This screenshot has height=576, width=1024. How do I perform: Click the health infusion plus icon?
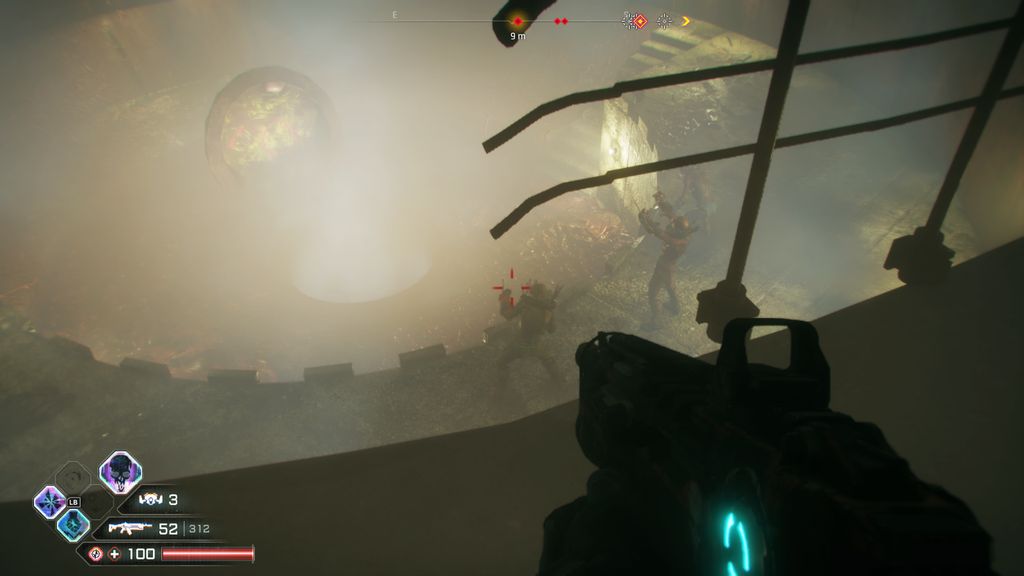pyautogui.click(x=114, y=554)
